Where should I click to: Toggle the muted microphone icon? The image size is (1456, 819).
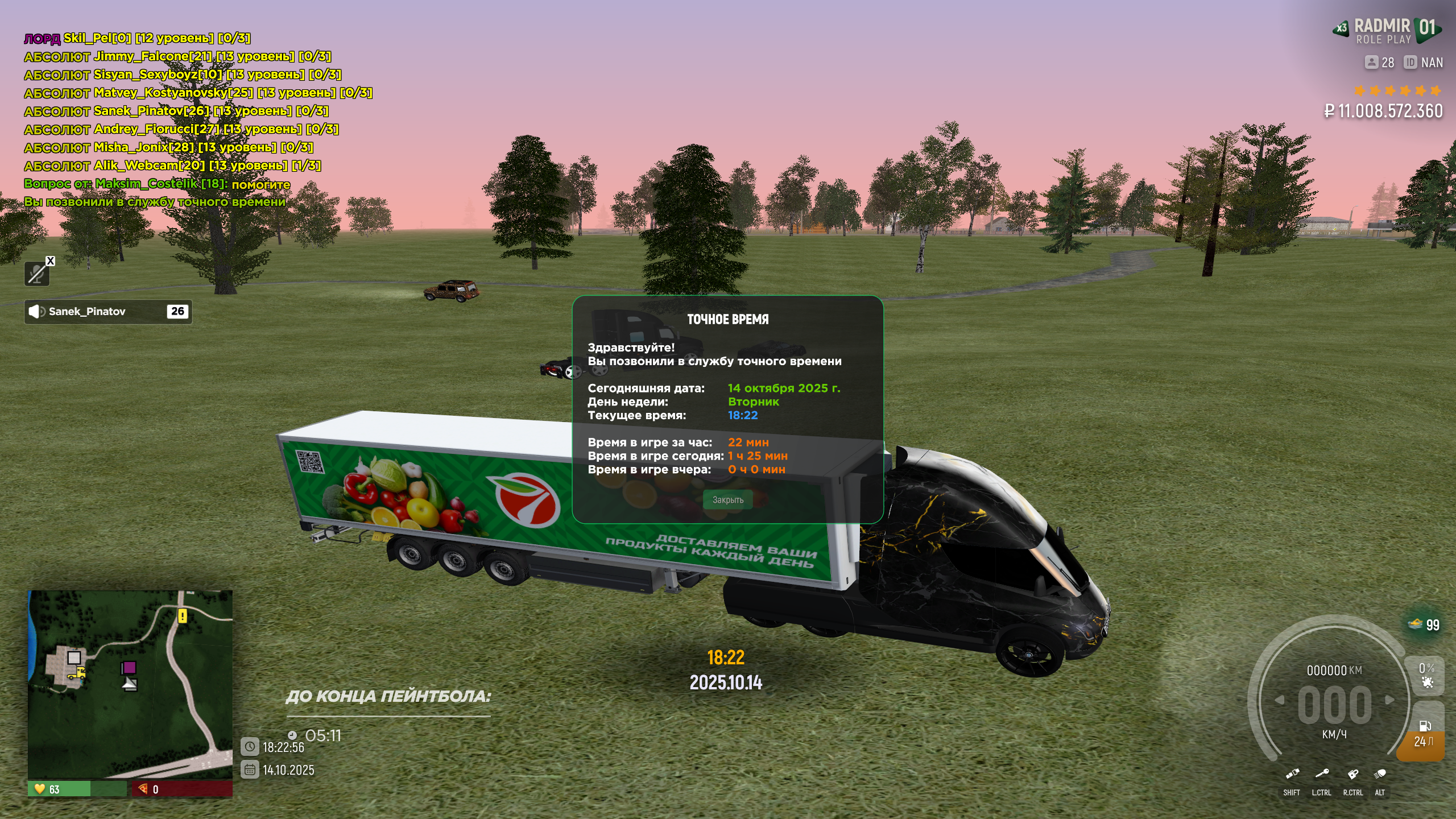pyautogui.click(x=37, y=274)
